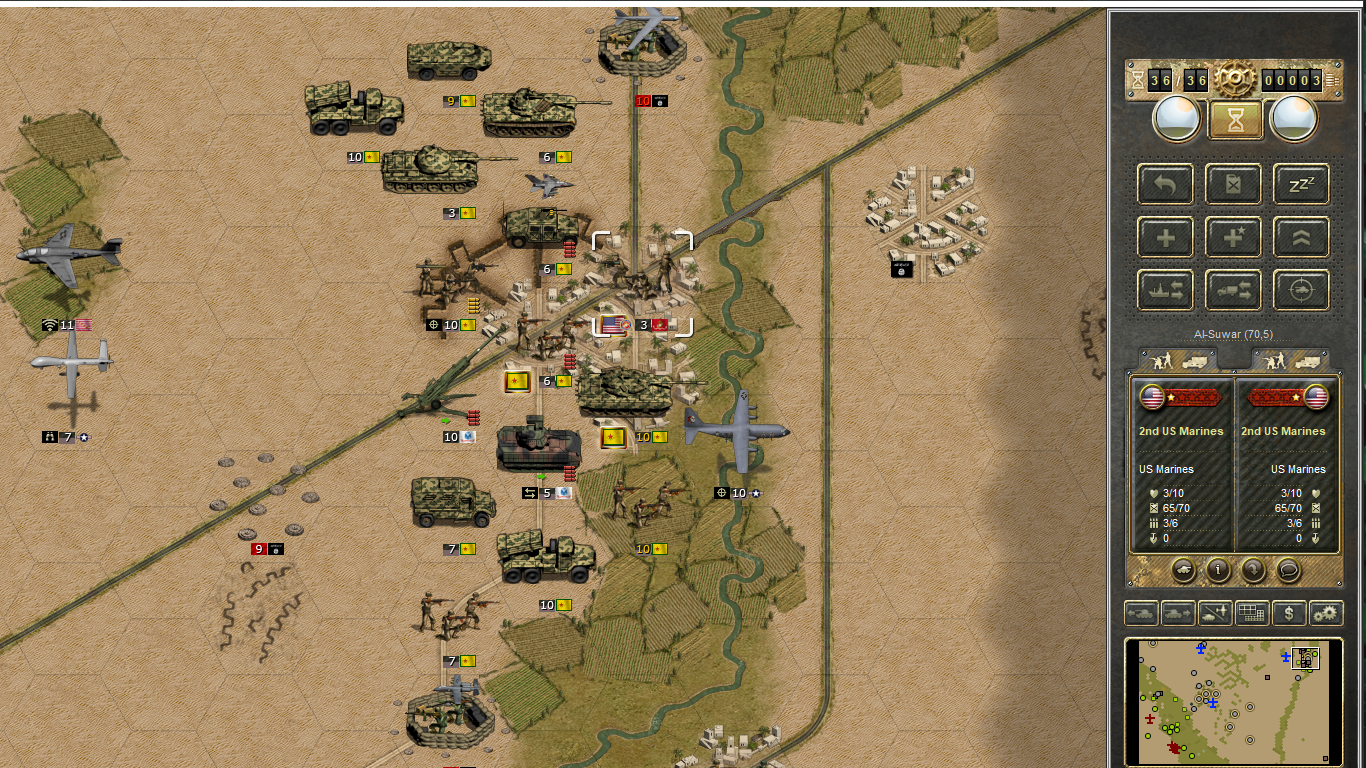1366x768 pixels.
Task: Undo the last move with the arrow button
Action: [1165, 184]
